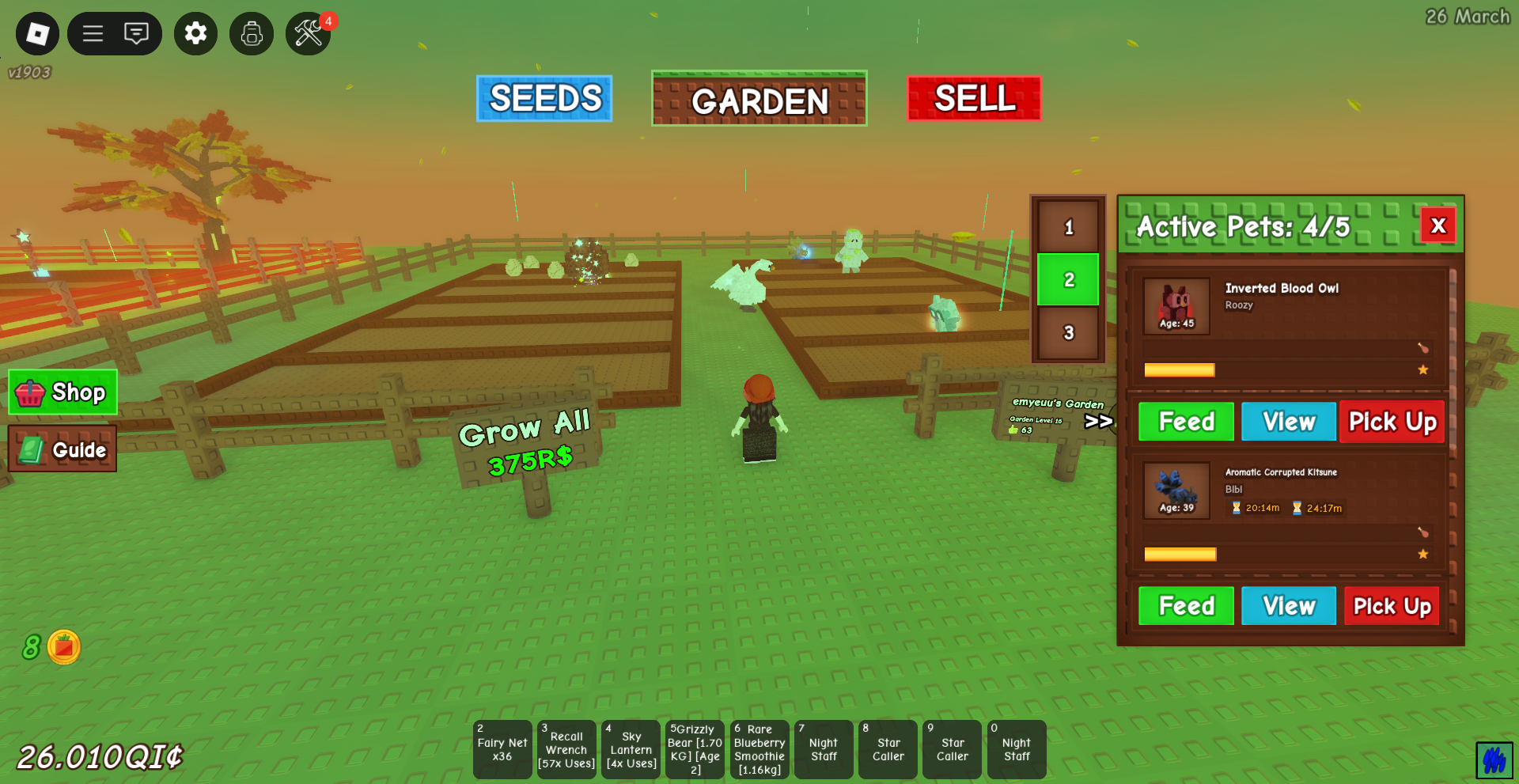Viewport: 1519px width, 784px height.
Task: Pick up the Inverted Blood Owl
Action: (x=1392, y=422)
